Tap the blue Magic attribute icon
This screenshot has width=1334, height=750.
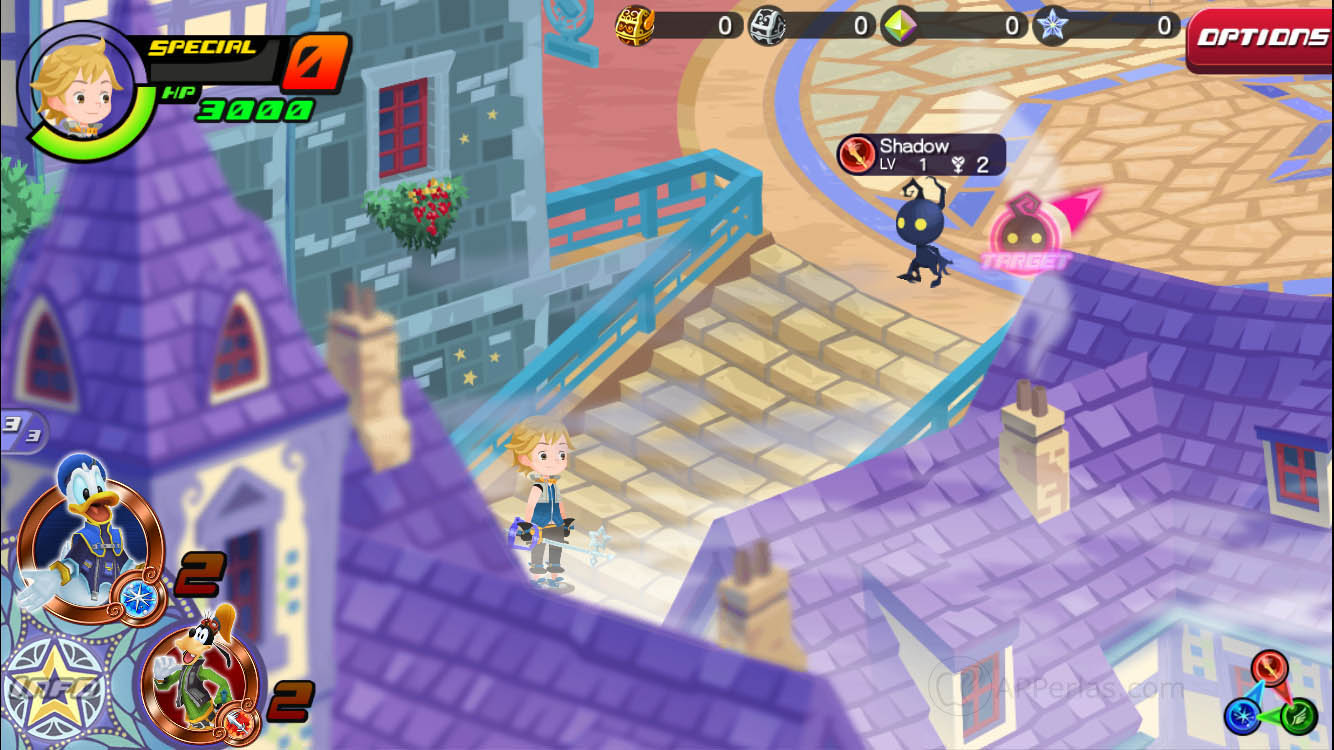1243,716
